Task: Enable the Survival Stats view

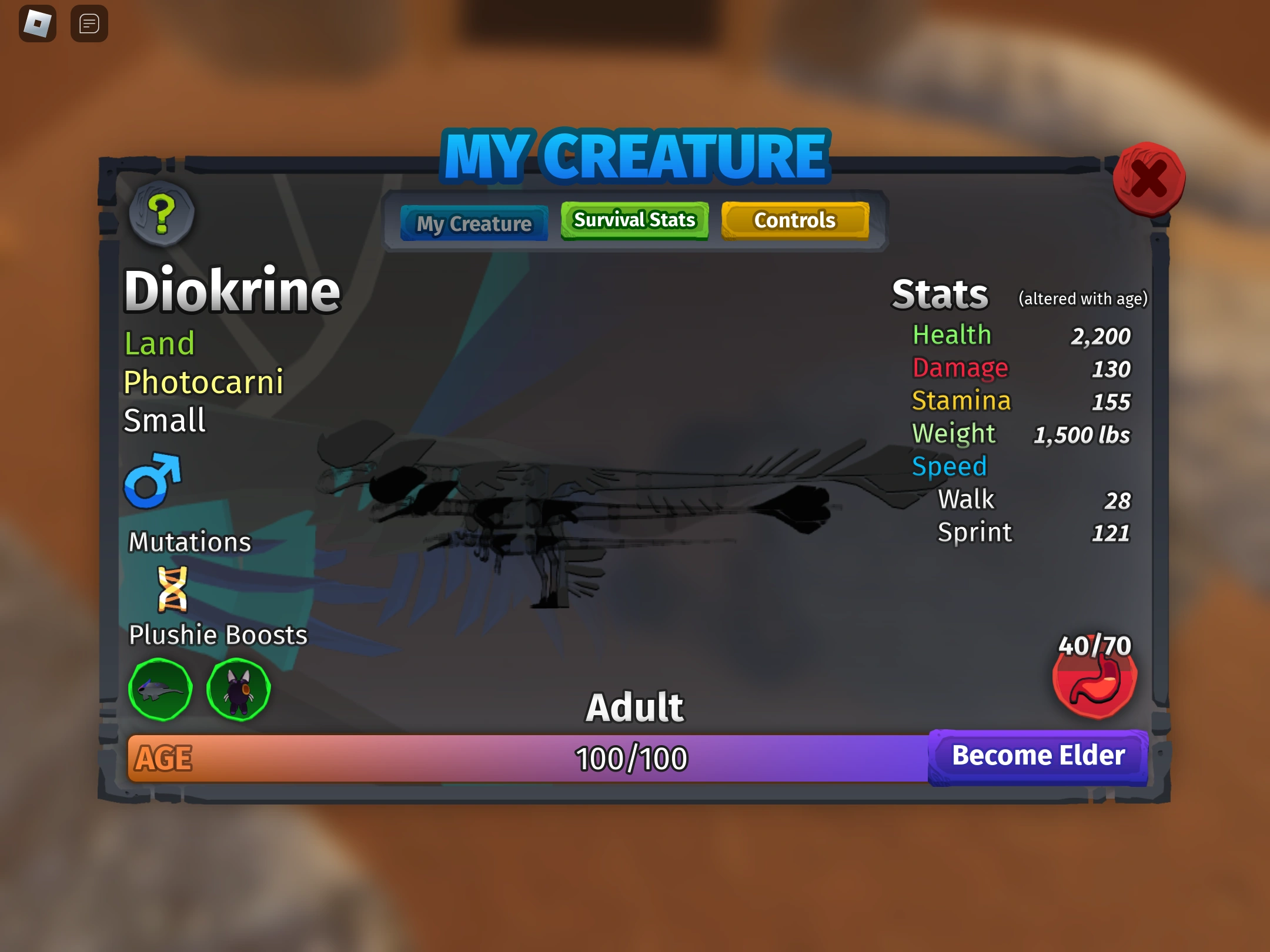Action: click(x=634, y=220)
